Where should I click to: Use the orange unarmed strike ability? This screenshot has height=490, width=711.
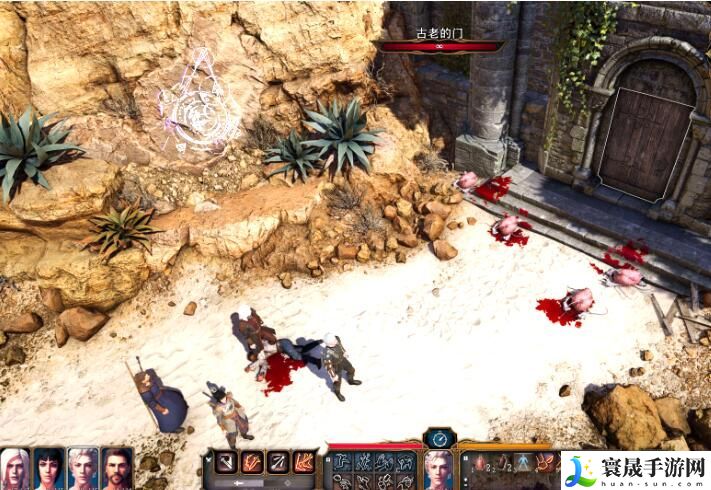click(251, 462)
